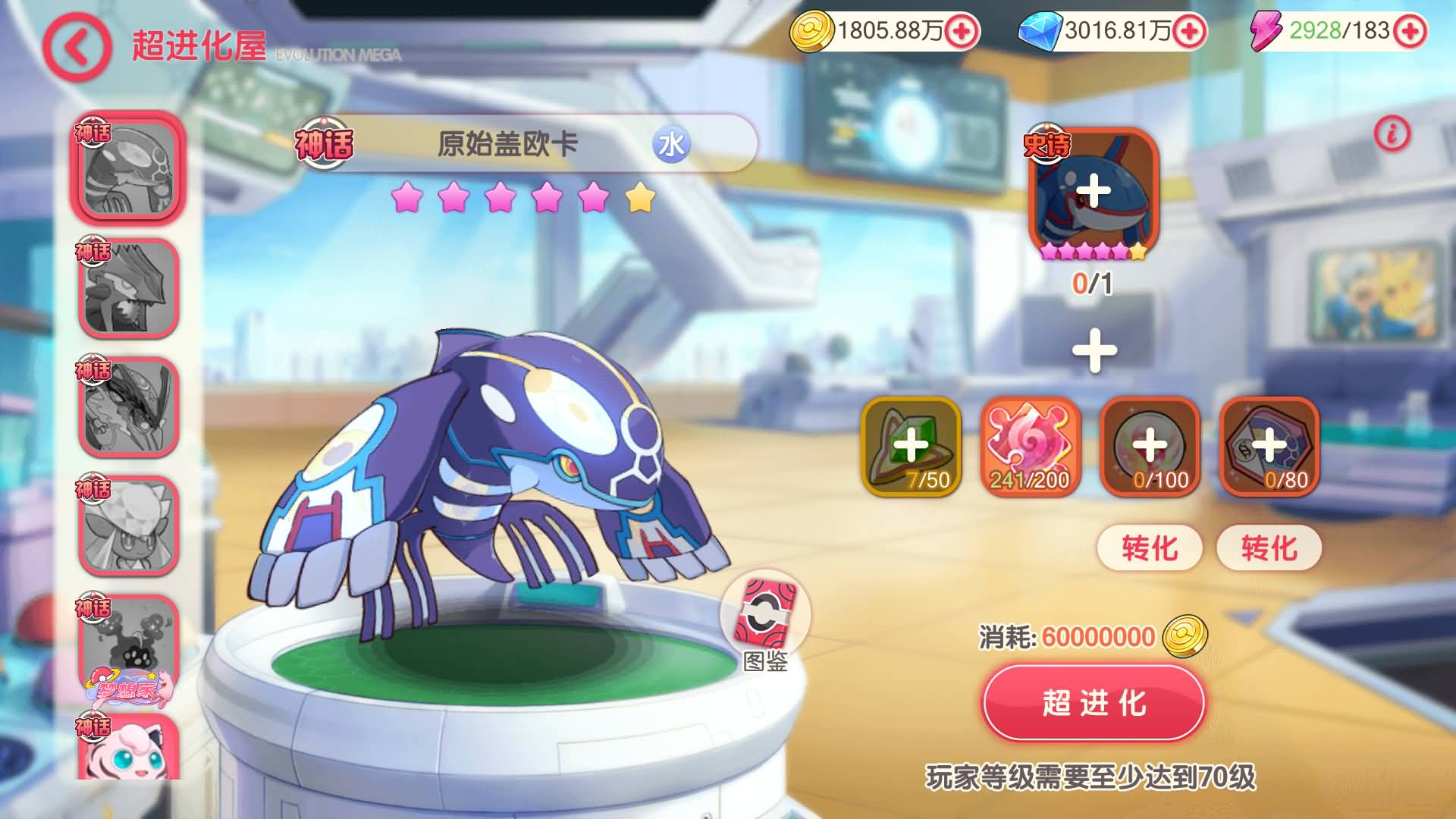Add the hexagon badge material 0/80
The height and width of the screenshot is (819, 1456).
(1269, 446)
